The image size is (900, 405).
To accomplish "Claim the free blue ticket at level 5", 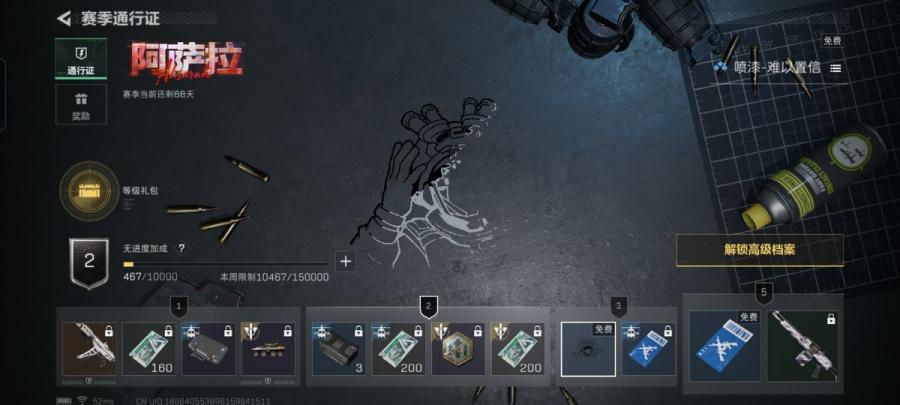I will 726,345.
